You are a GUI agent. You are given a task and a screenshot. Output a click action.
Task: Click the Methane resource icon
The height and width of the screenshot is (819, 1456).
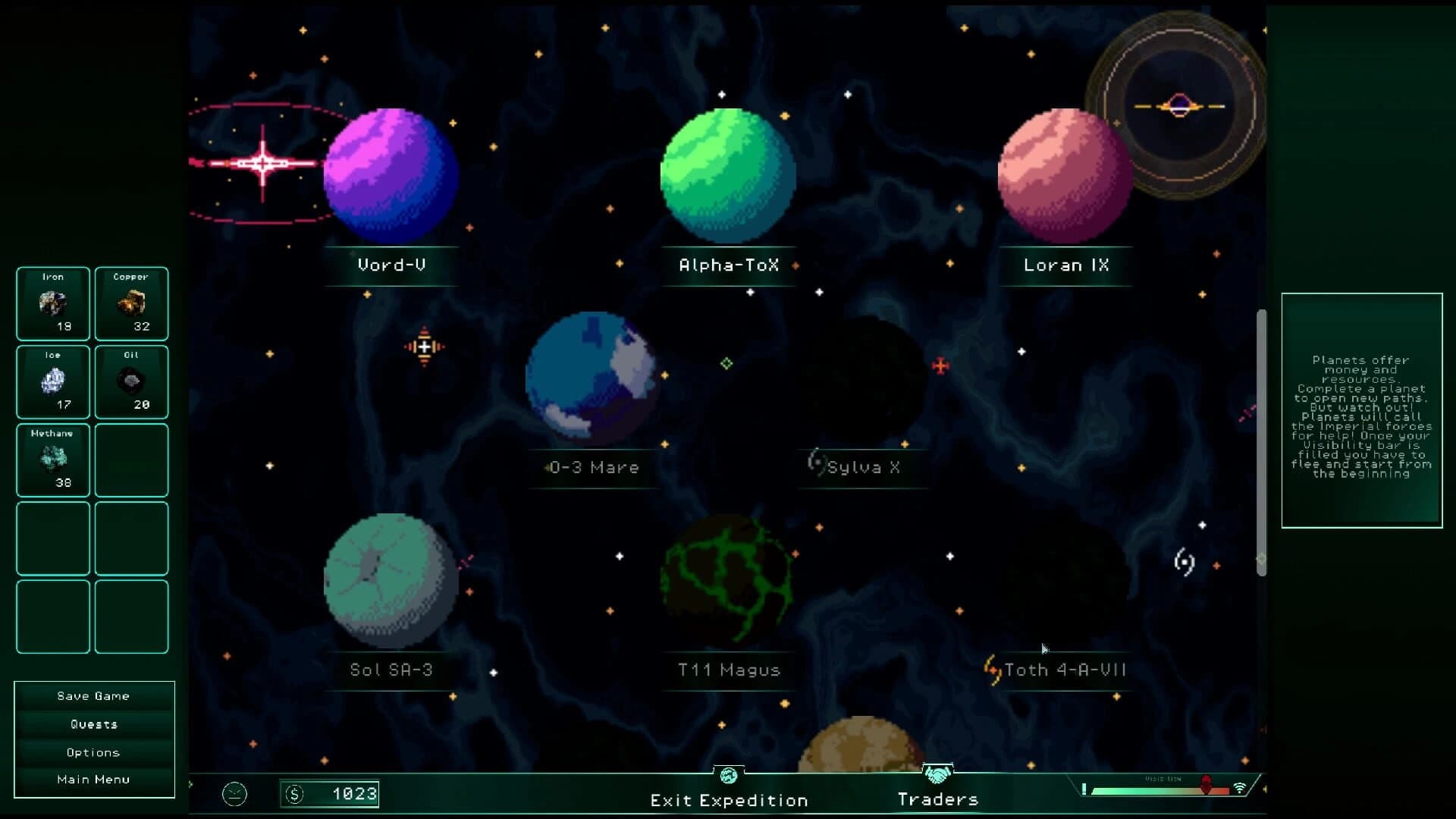point(52,460)
